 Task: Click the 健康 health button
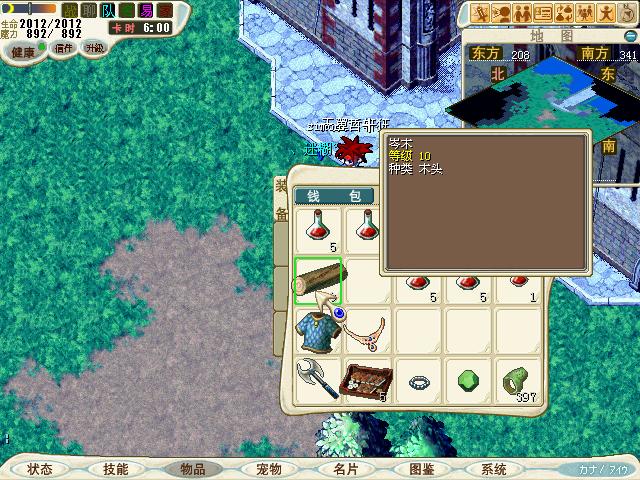pyautogui.click(x=22, y=50)
